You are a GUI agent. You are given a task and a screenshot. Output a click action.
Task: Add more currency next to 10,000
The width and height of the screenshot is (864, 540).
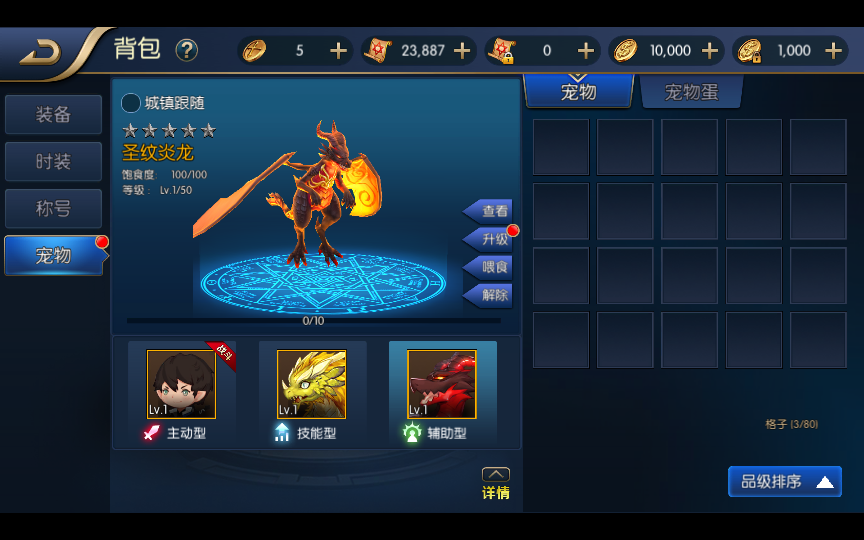click(x=710, y=50)
